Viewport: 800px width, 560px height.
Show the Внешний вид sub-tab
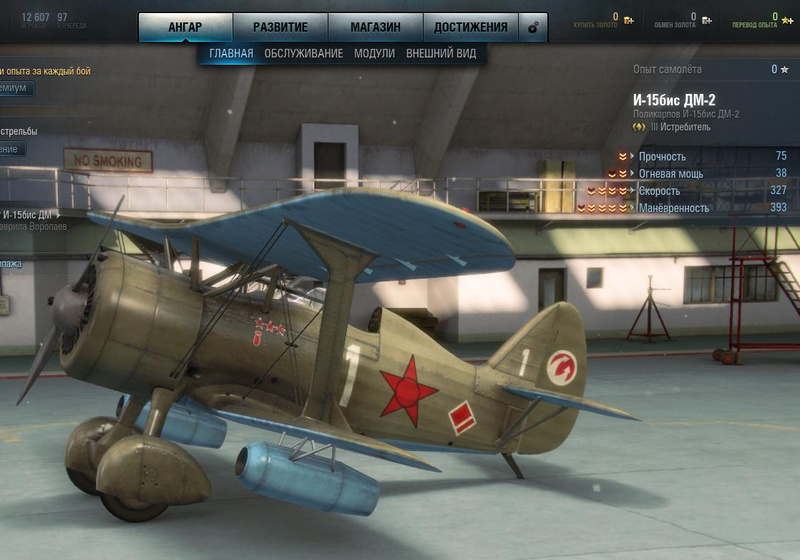[441, 53]
